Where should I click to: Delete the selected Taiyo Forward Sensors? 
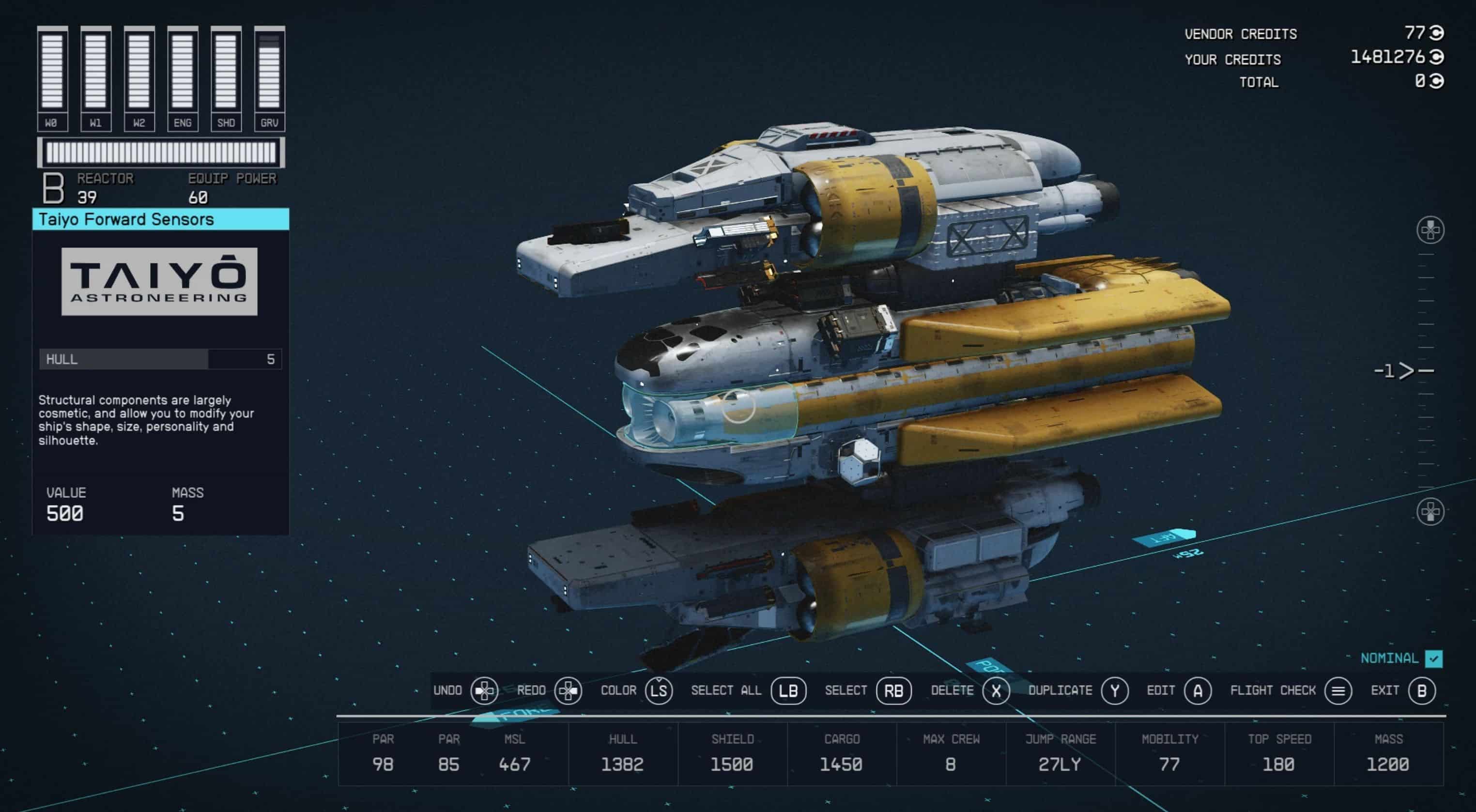coord(996,690)
